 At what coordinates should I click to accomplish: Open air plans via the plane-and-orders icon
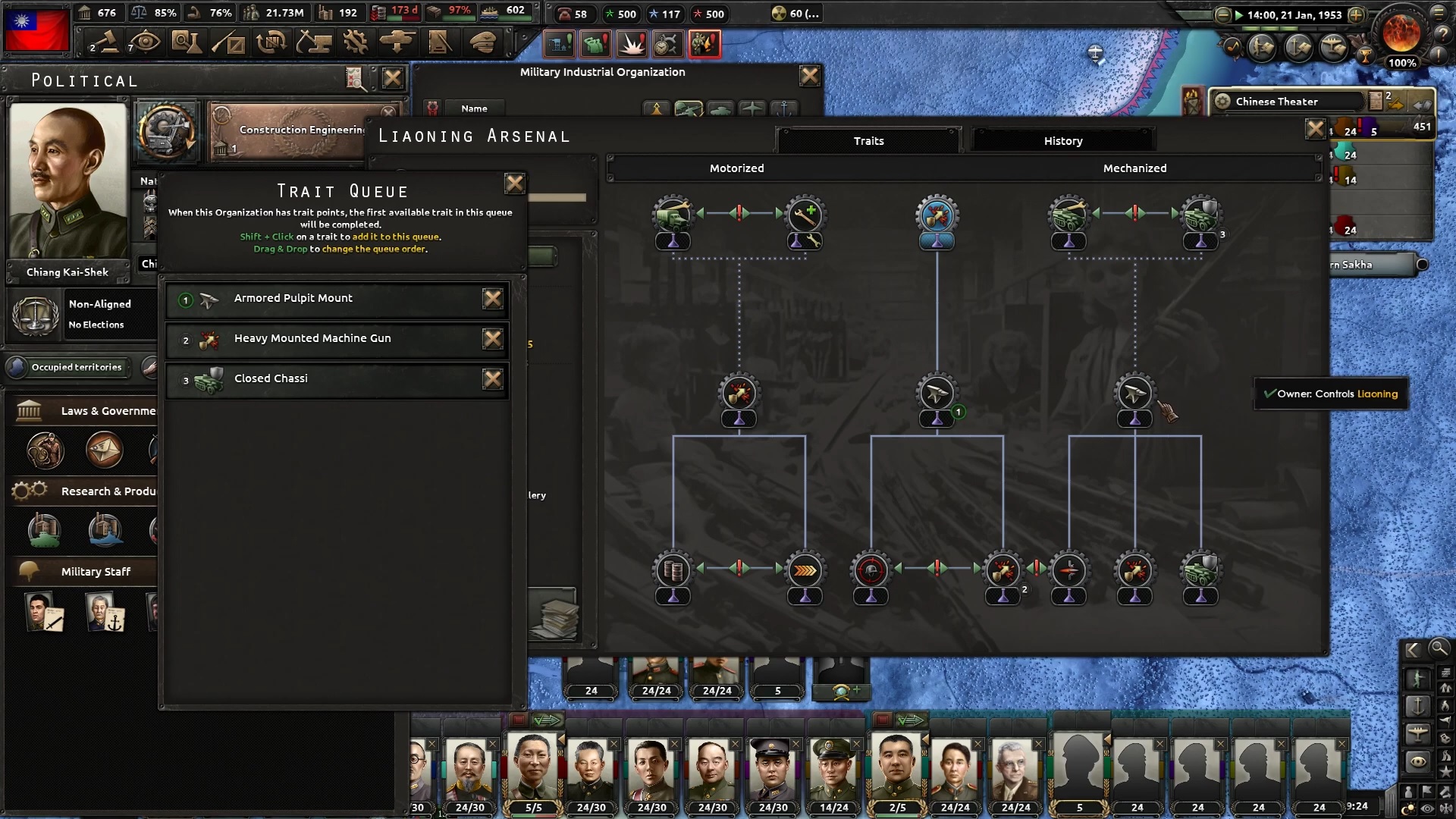1332,48
